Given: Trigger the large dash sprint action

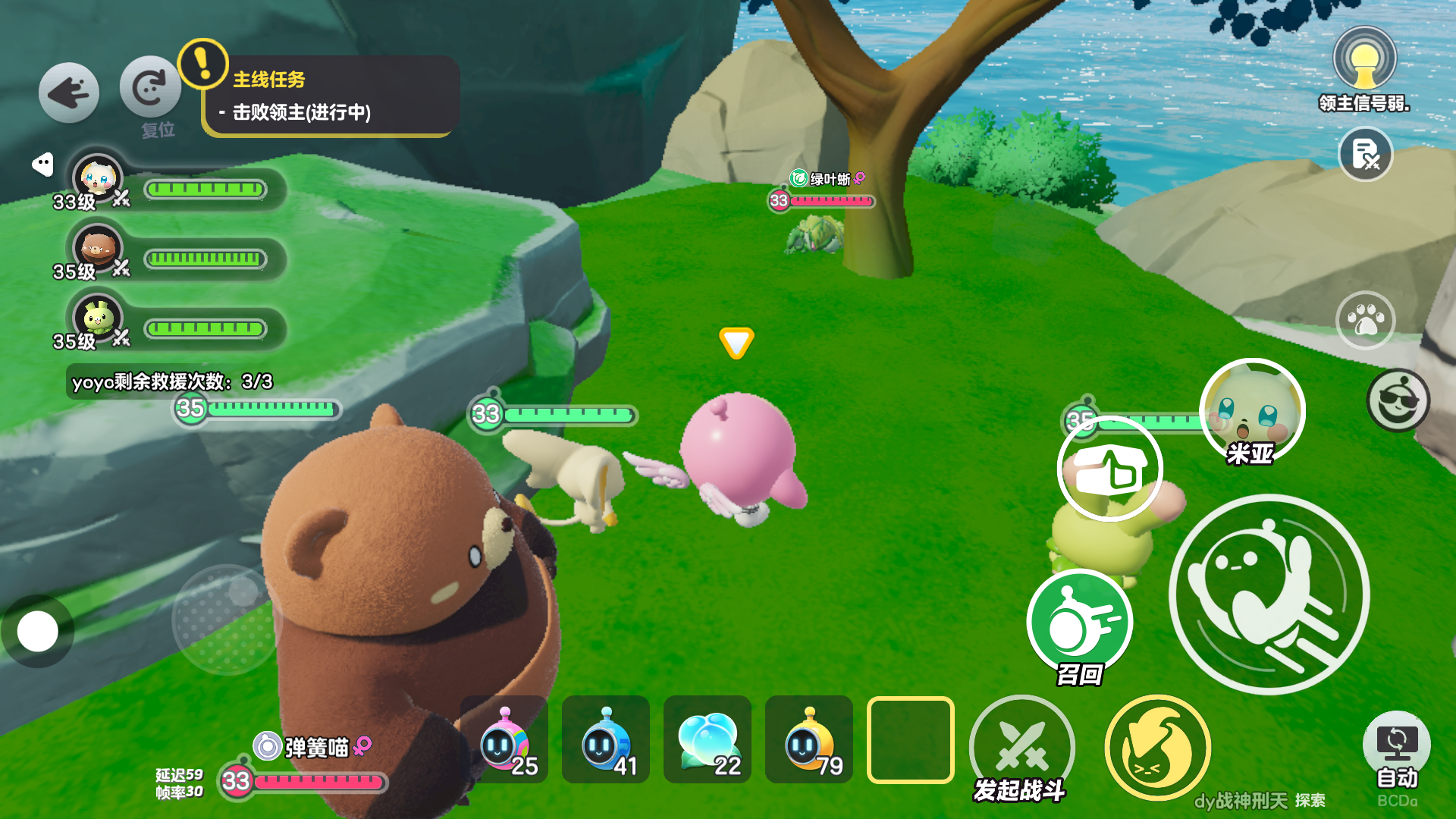Looking at the screenshot, I should click(1269, 594).
